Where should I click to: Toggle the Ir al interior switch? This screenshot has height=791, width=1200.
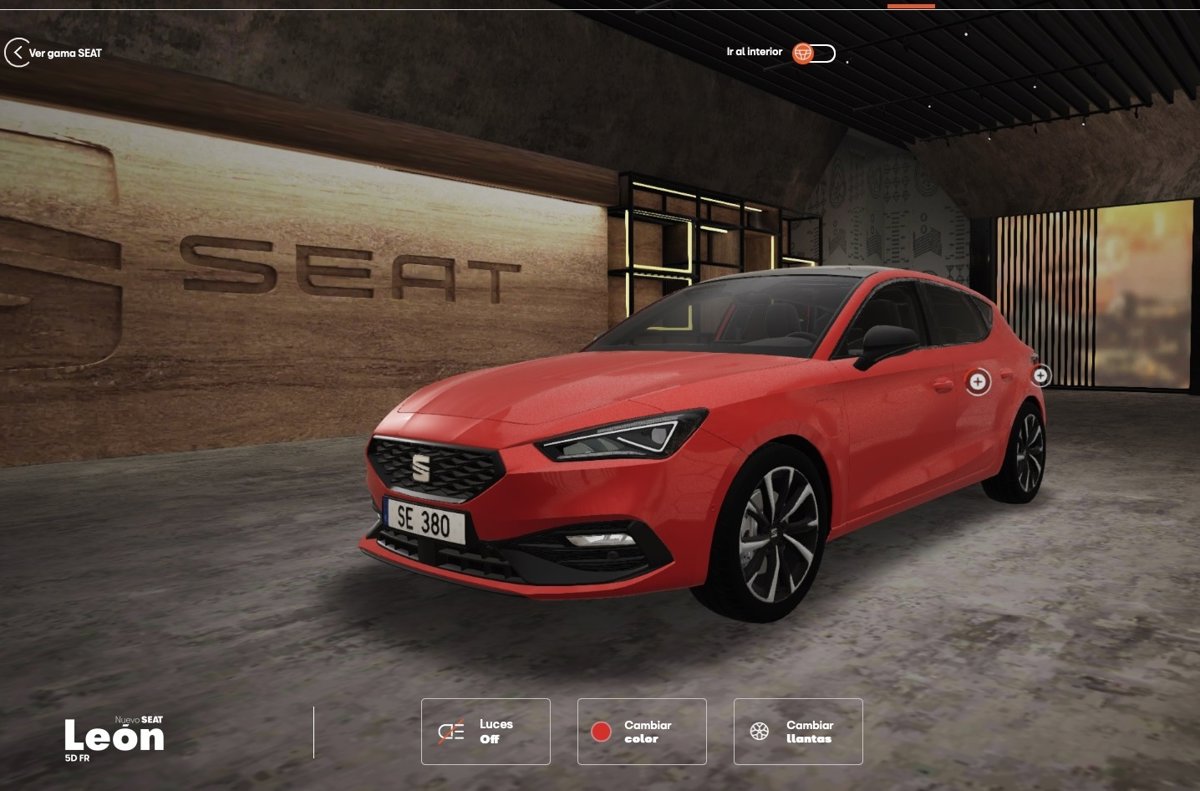pyautogui.click(x=813, y=53)
